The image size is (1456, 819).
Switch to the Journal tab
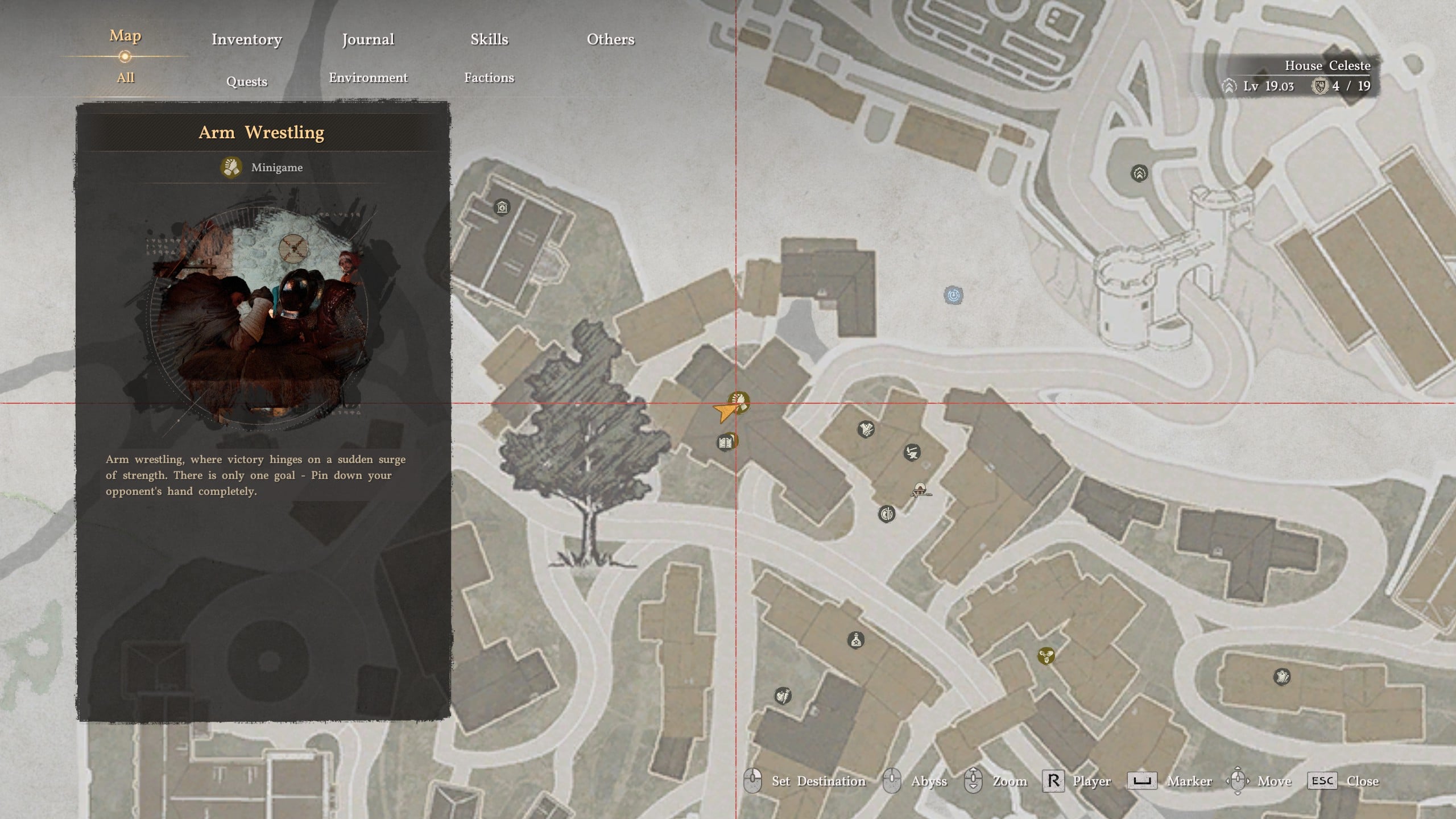368,39
